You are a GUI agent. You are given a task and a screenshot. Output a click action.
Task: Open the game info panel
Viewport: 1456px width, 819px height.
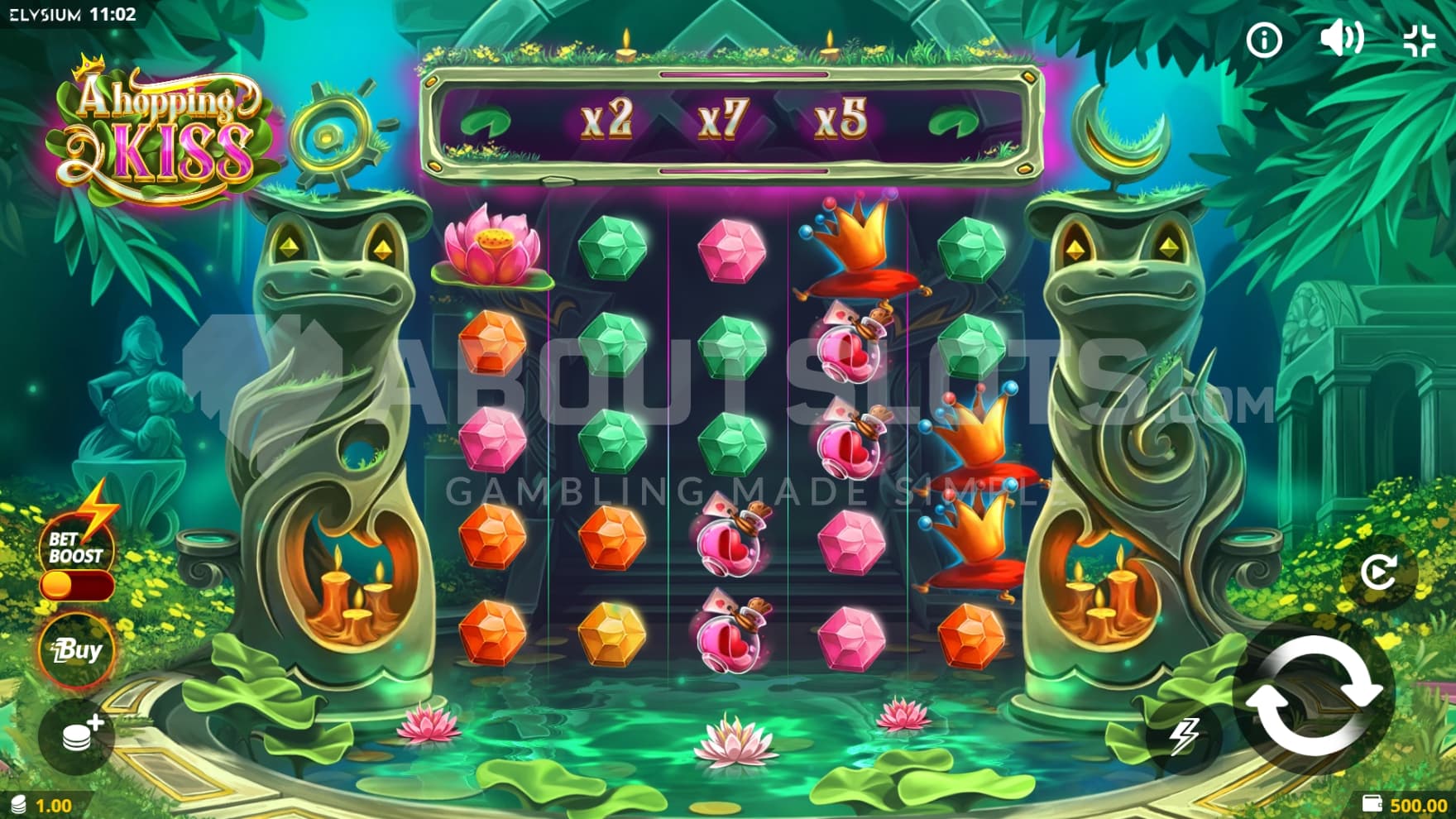[1264, 40]
